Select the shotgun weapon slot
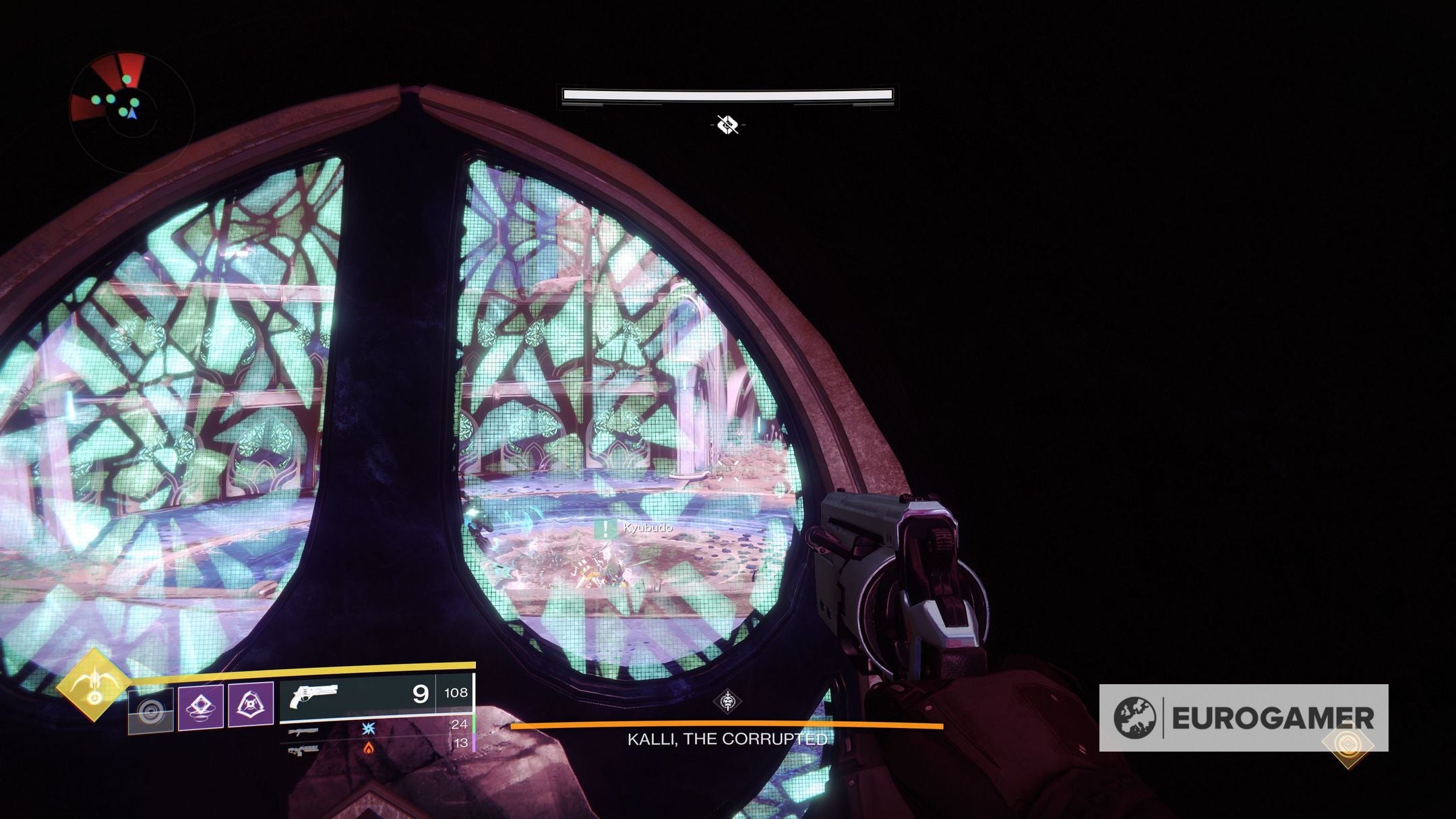1456x819 pixels. [x=303, y=732]
